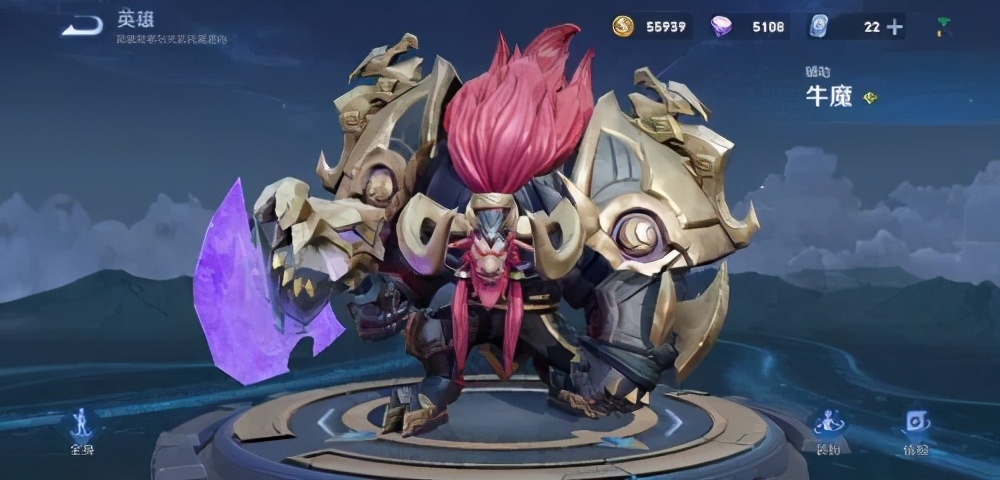
Task: Open the bottom-right corner square icon
Action: click(916, 427)
